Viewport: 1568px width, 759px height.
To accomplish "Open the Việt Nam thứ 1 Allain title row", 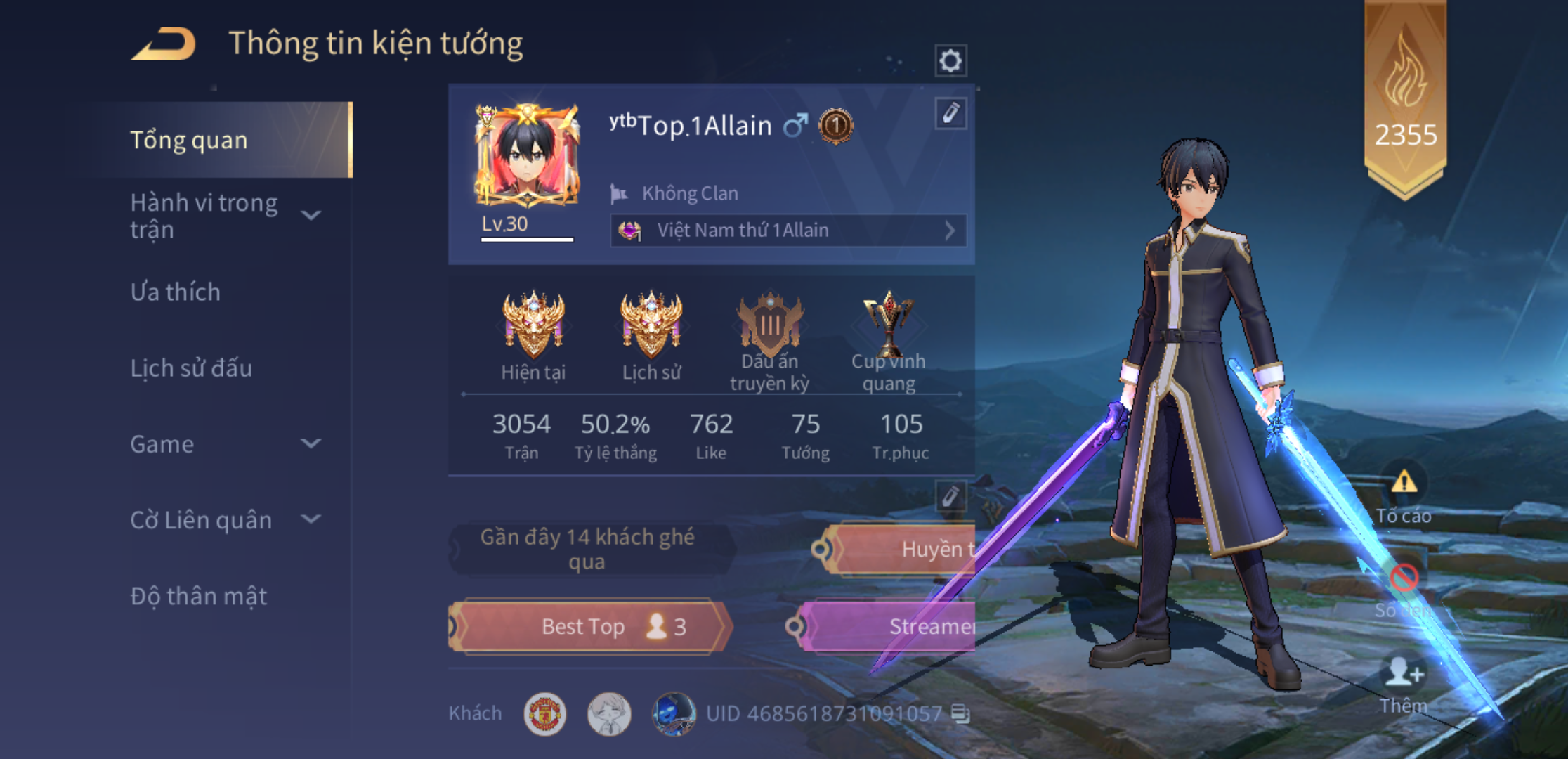I will coord(788,231).
